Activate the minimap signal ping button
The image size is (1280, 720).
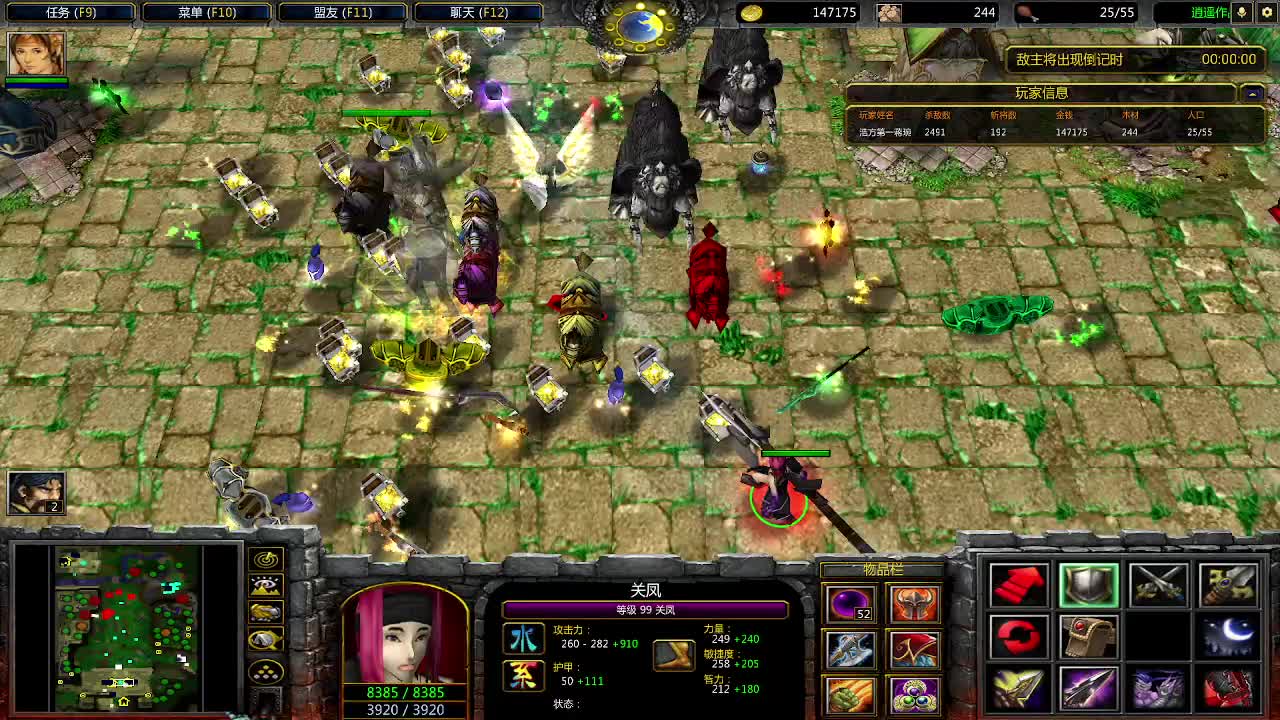[x=266, y=559]
